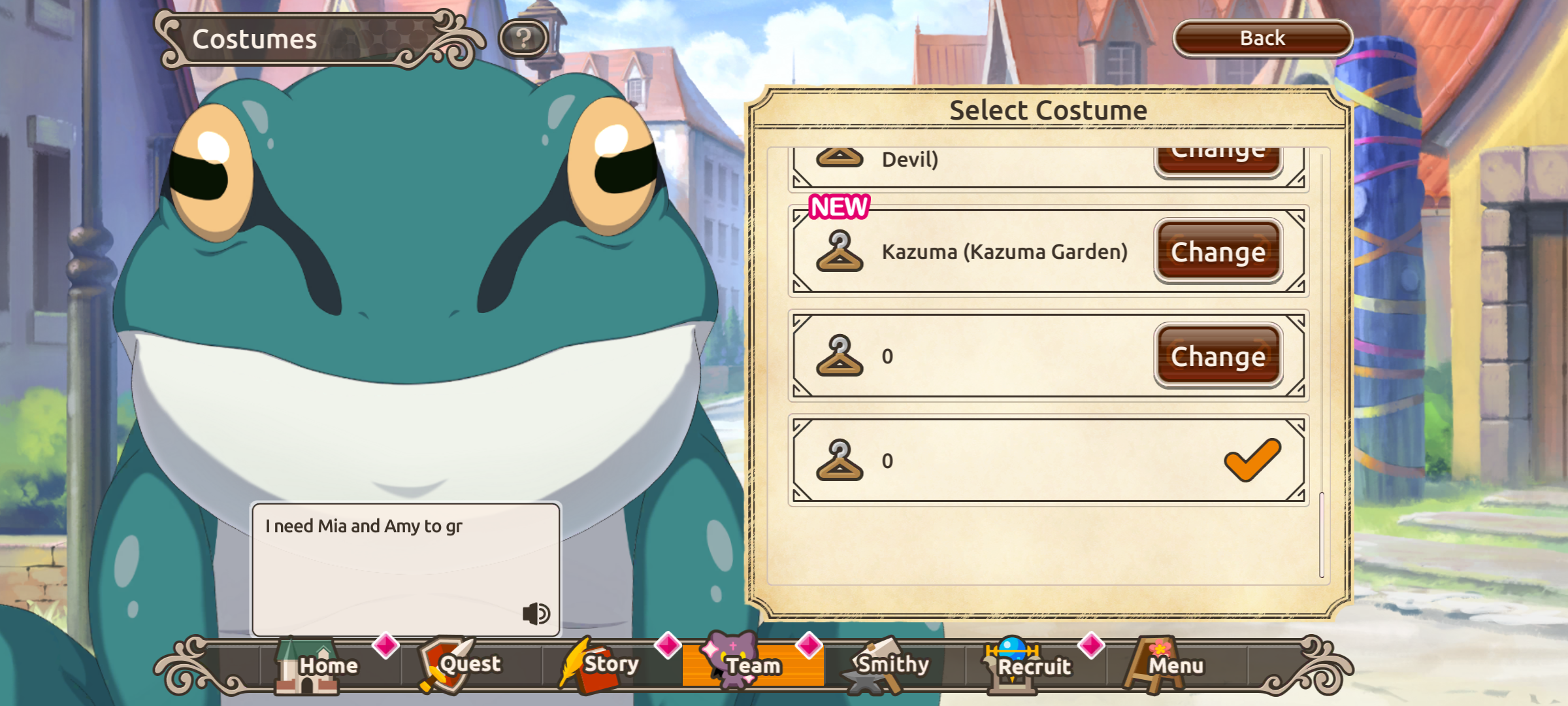Open the Home menu

pyautogui.click(x=318, y=665)
